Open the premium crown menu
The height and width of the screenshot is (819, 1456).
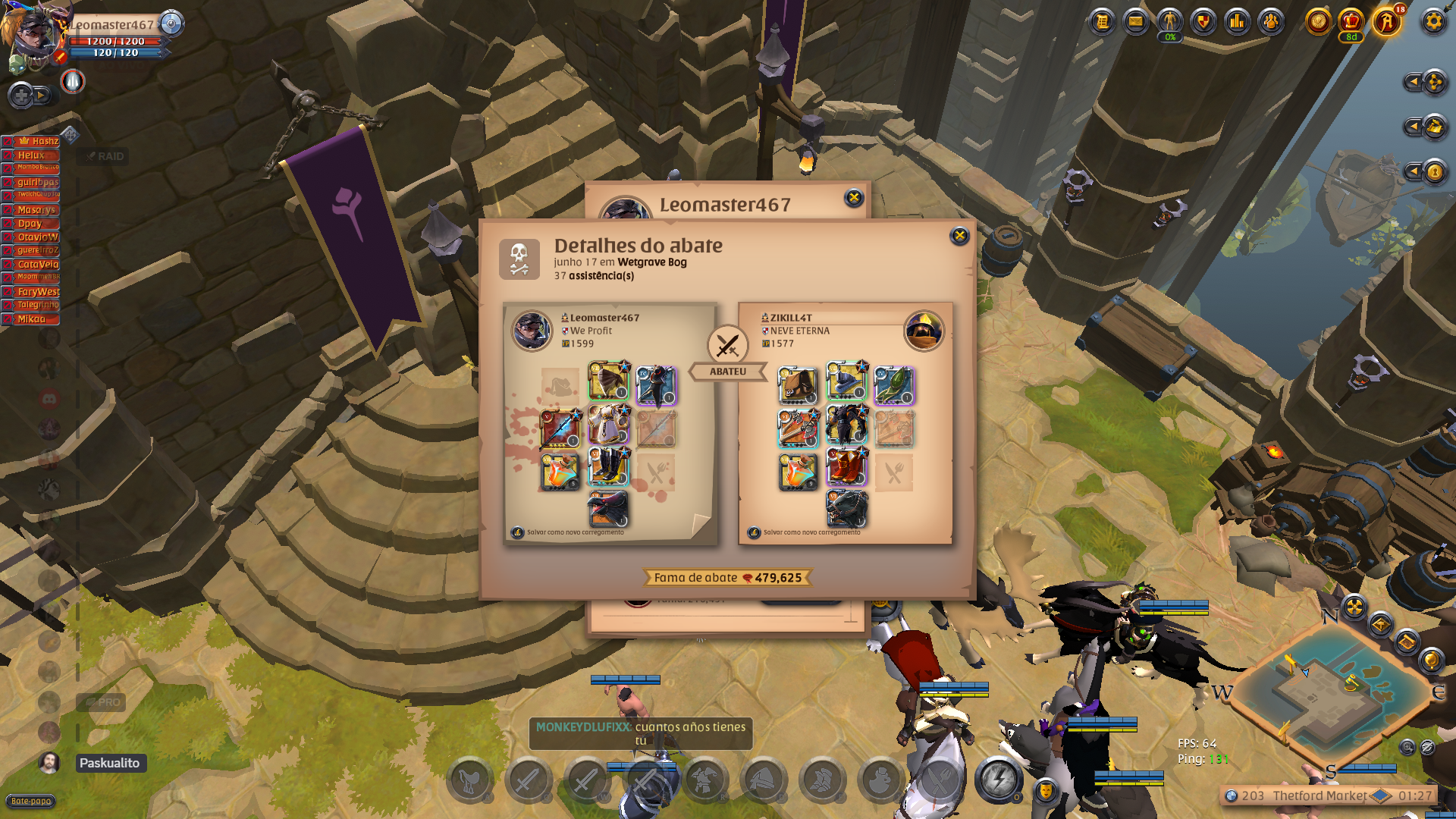[1351, 21]
